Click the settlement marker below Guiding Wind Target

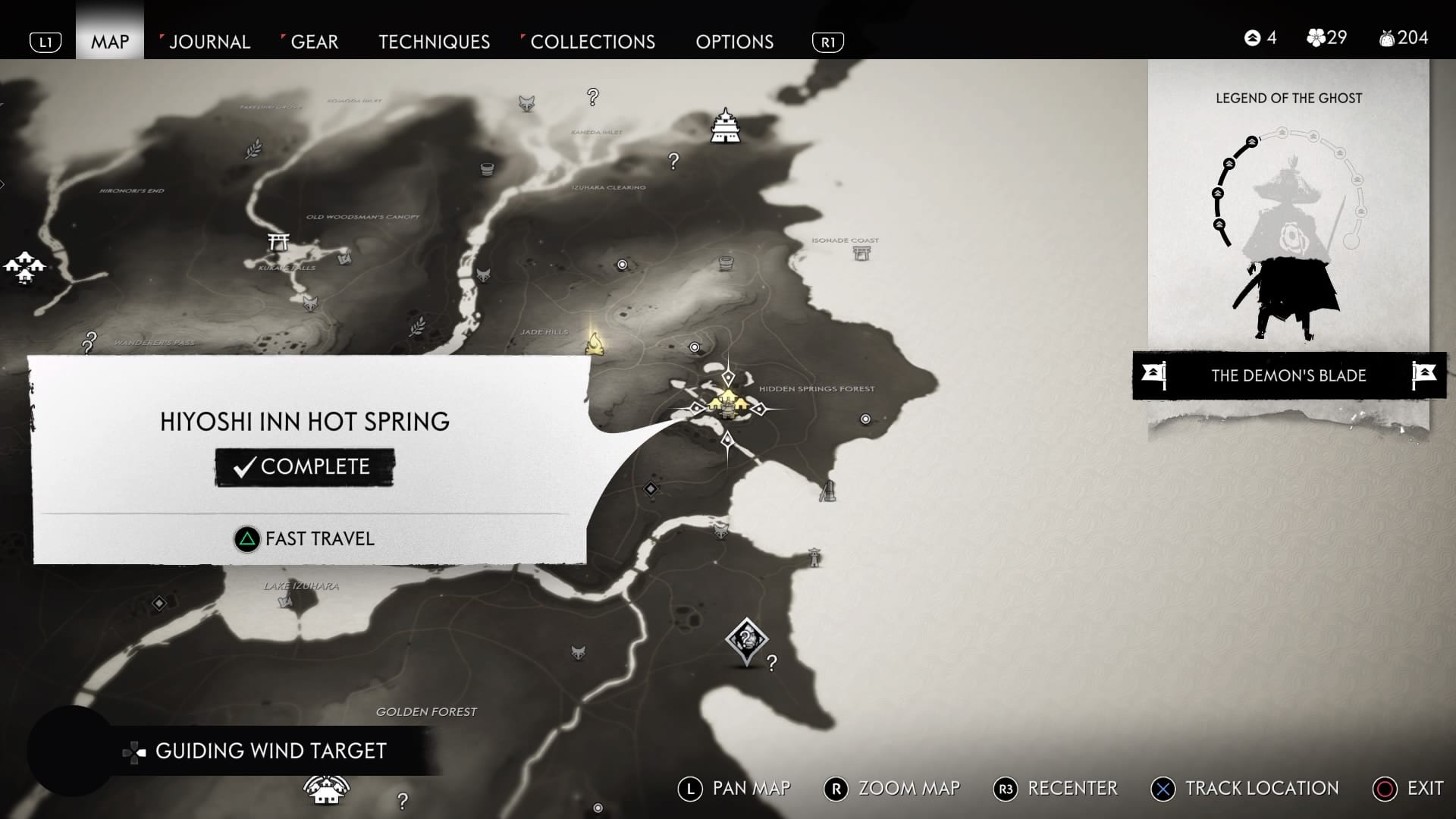326,789
